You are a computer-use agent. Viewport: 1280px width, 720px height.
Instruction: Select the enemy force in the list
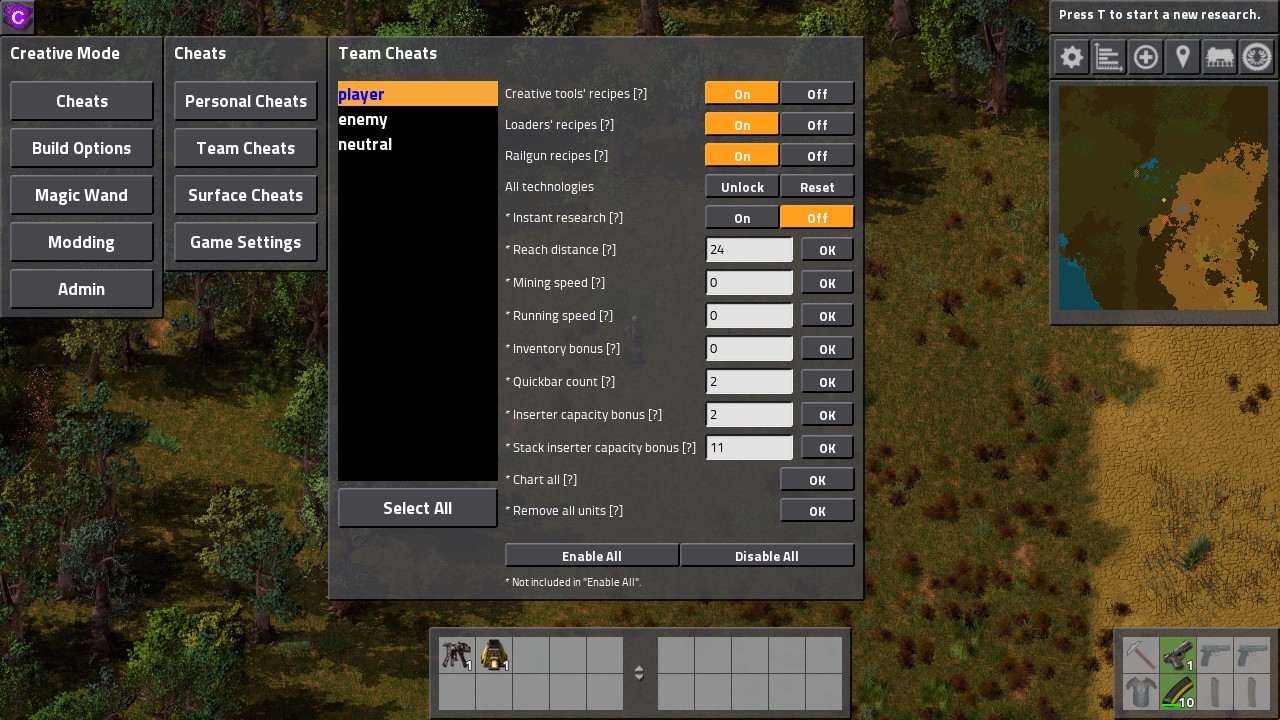point(363,119)
